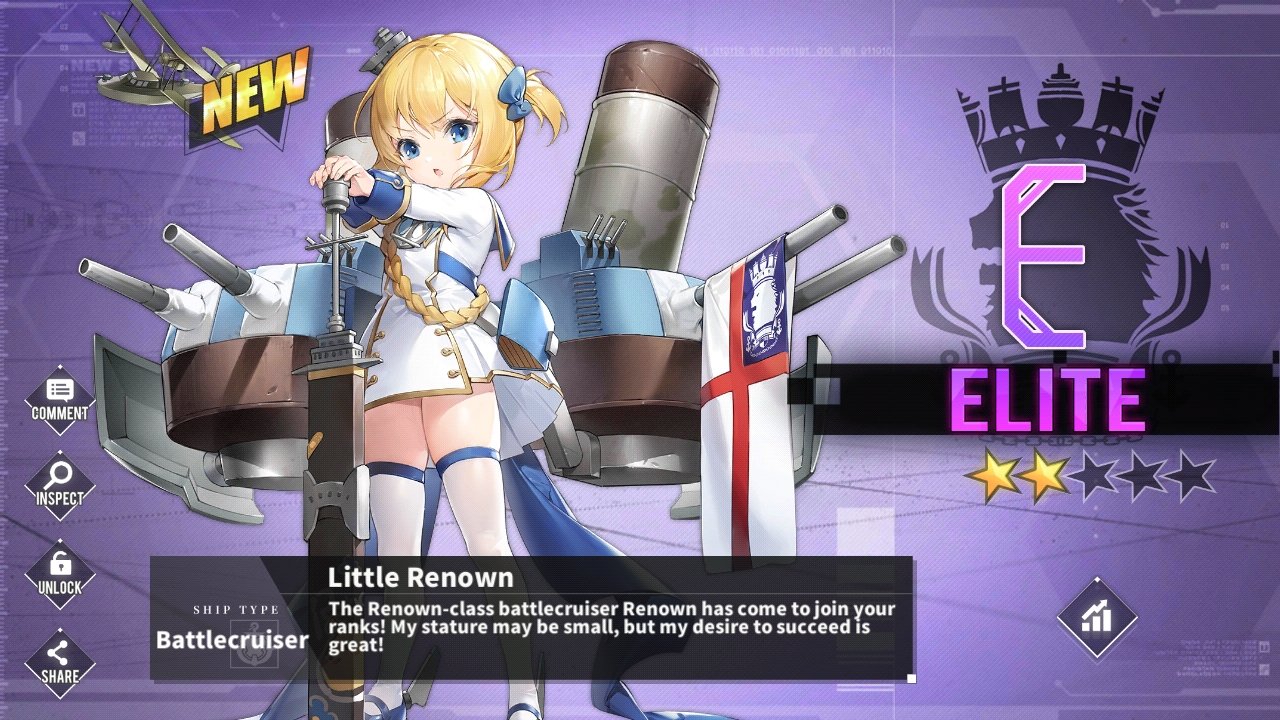Inspect the ship with the magnifier button

pos(60,484)
